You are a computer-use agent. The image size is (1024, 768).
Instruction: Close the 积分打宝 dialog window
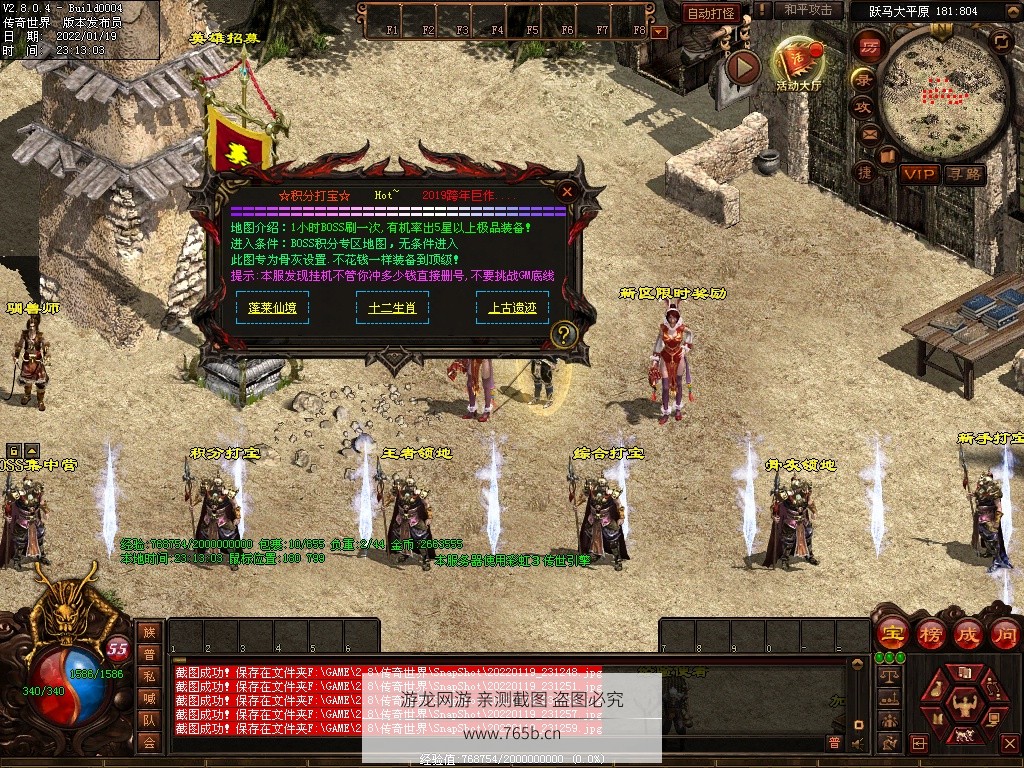point(567,191)
